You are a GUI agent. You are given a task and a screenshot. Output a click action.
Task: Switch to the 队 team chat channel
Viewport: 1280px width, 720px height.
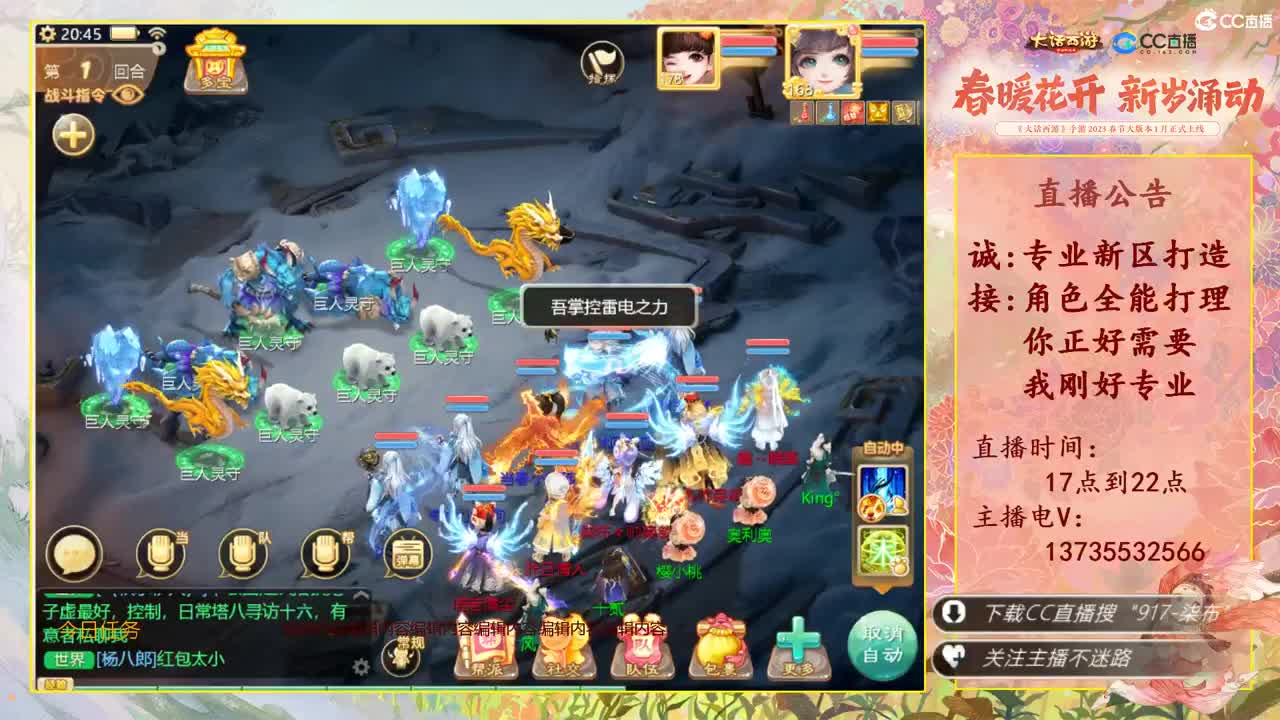[242, 555]
